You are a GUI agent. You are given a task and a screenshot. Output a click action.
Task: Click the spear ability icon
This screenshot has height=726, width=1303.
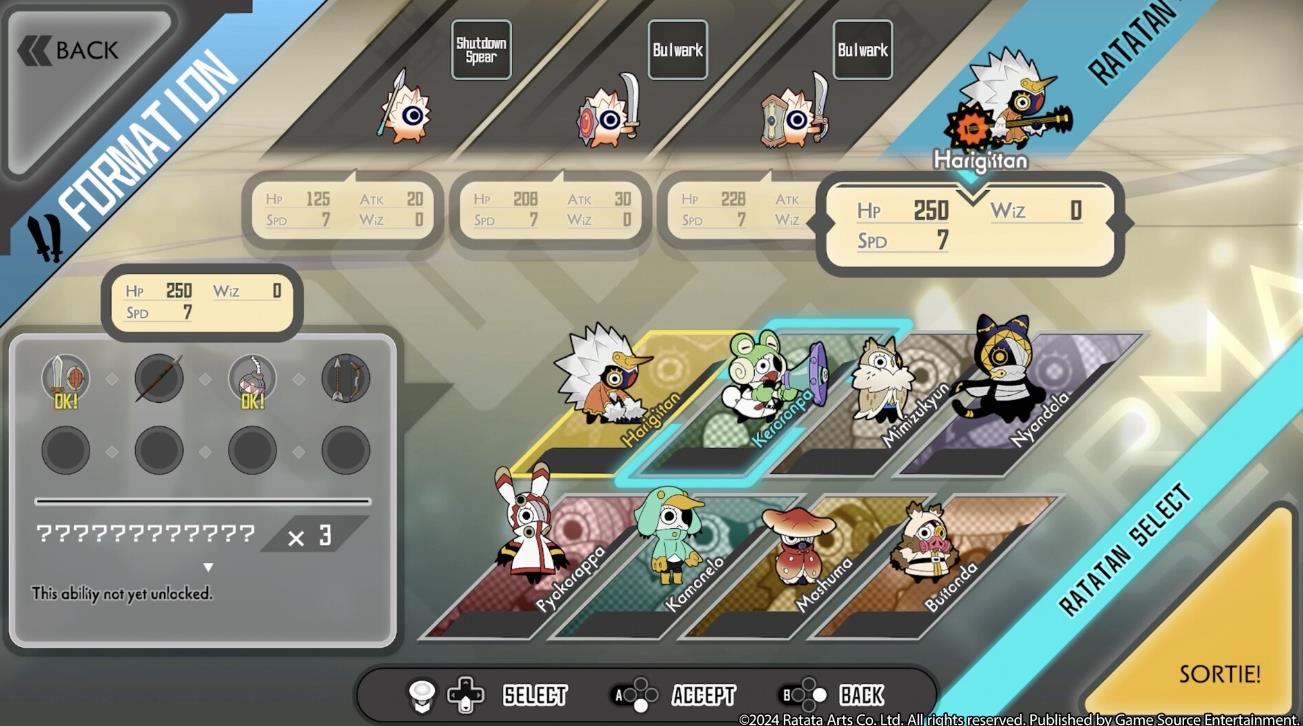pos(159,379)
